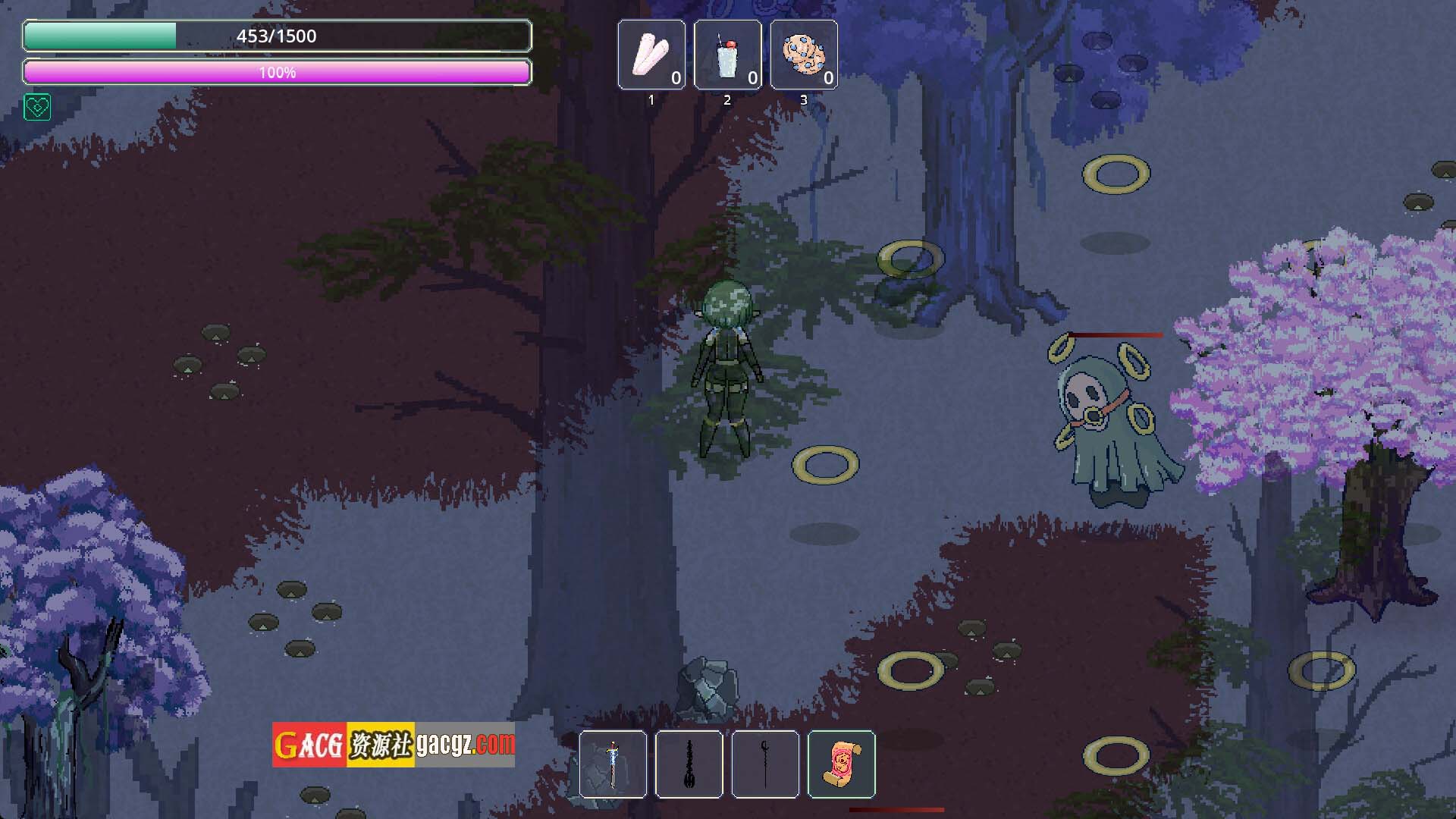
Task: Equip the blue-bladed sword weapon slot
Action: click(613, 764)
